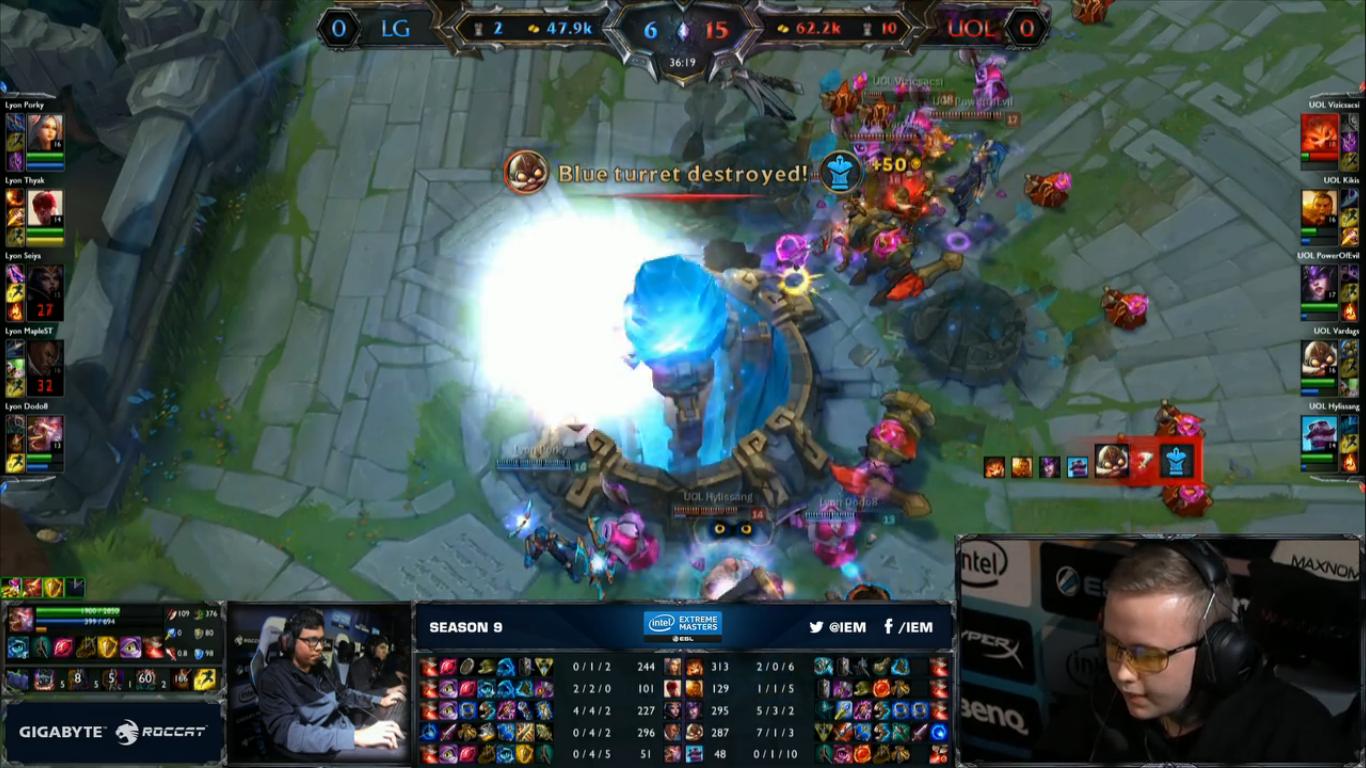This screenshot has width=1366, height=768.
Task: Click the turret count icon beside the LG gold total
Action: point(478,26)
